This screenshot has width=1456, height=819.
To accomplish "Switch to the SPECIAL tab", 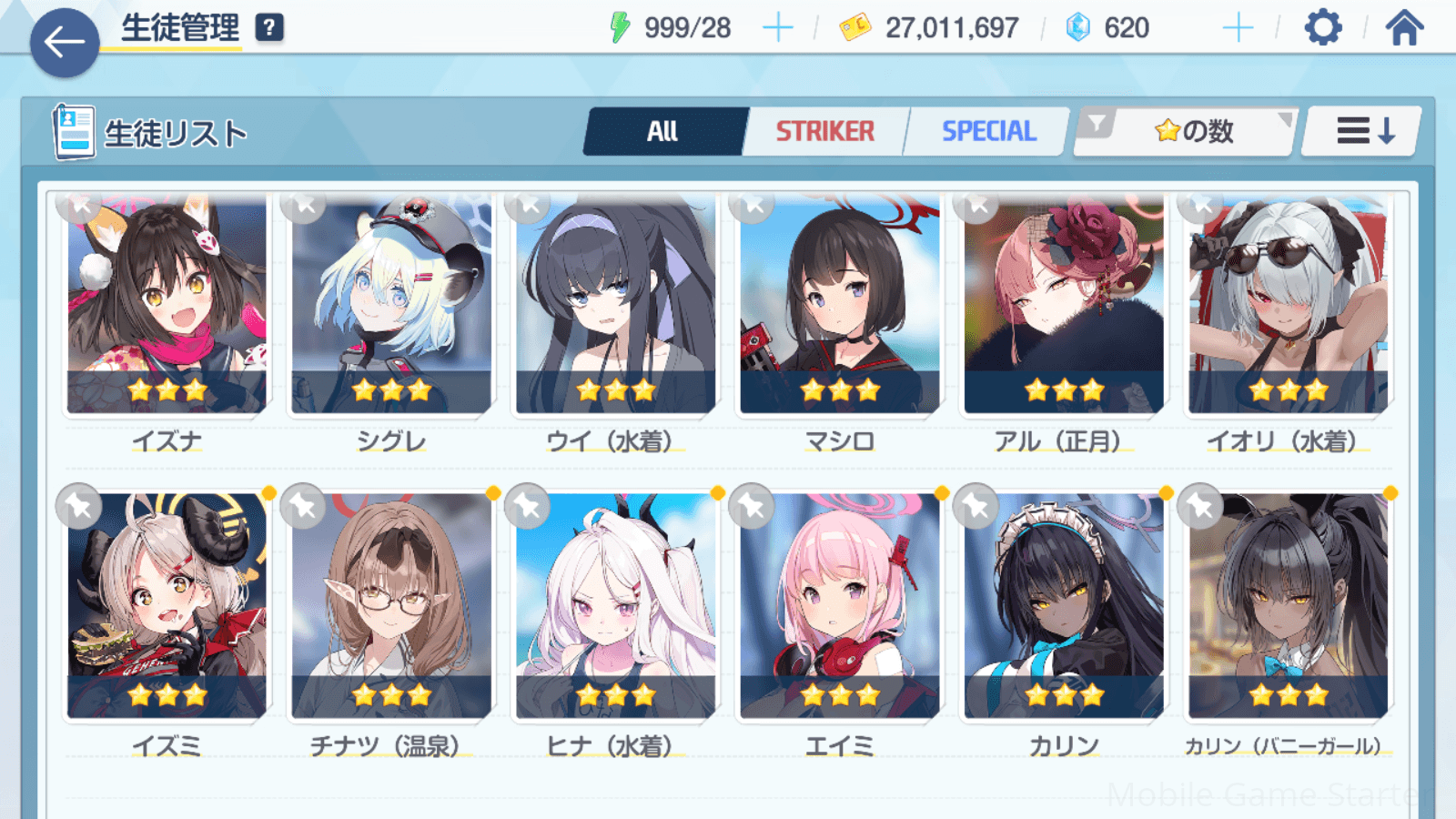I will click(x=988, y=132).
